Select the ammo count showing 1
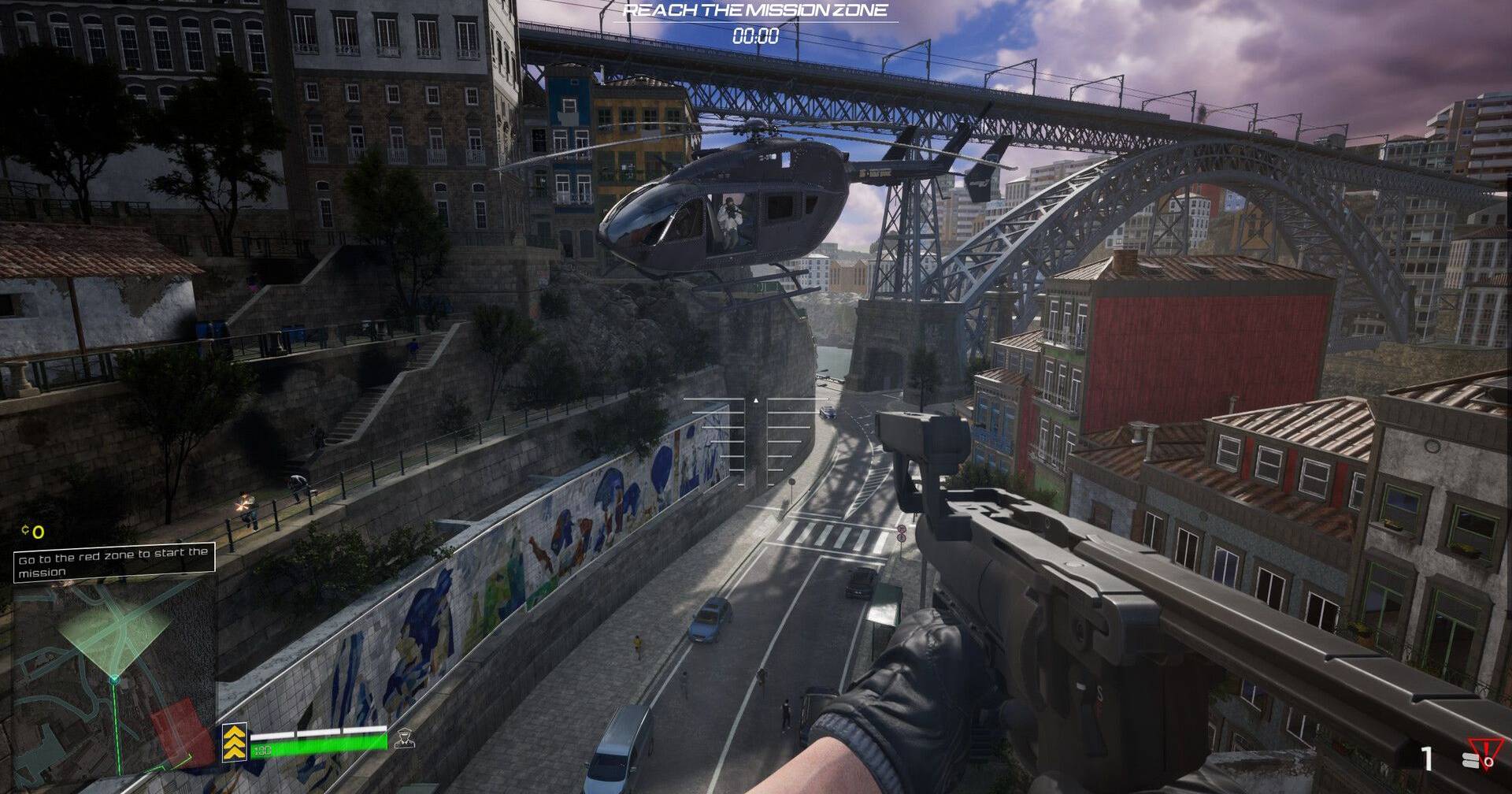Screen dimensions: 1512x794 (x=1427, y=759)
